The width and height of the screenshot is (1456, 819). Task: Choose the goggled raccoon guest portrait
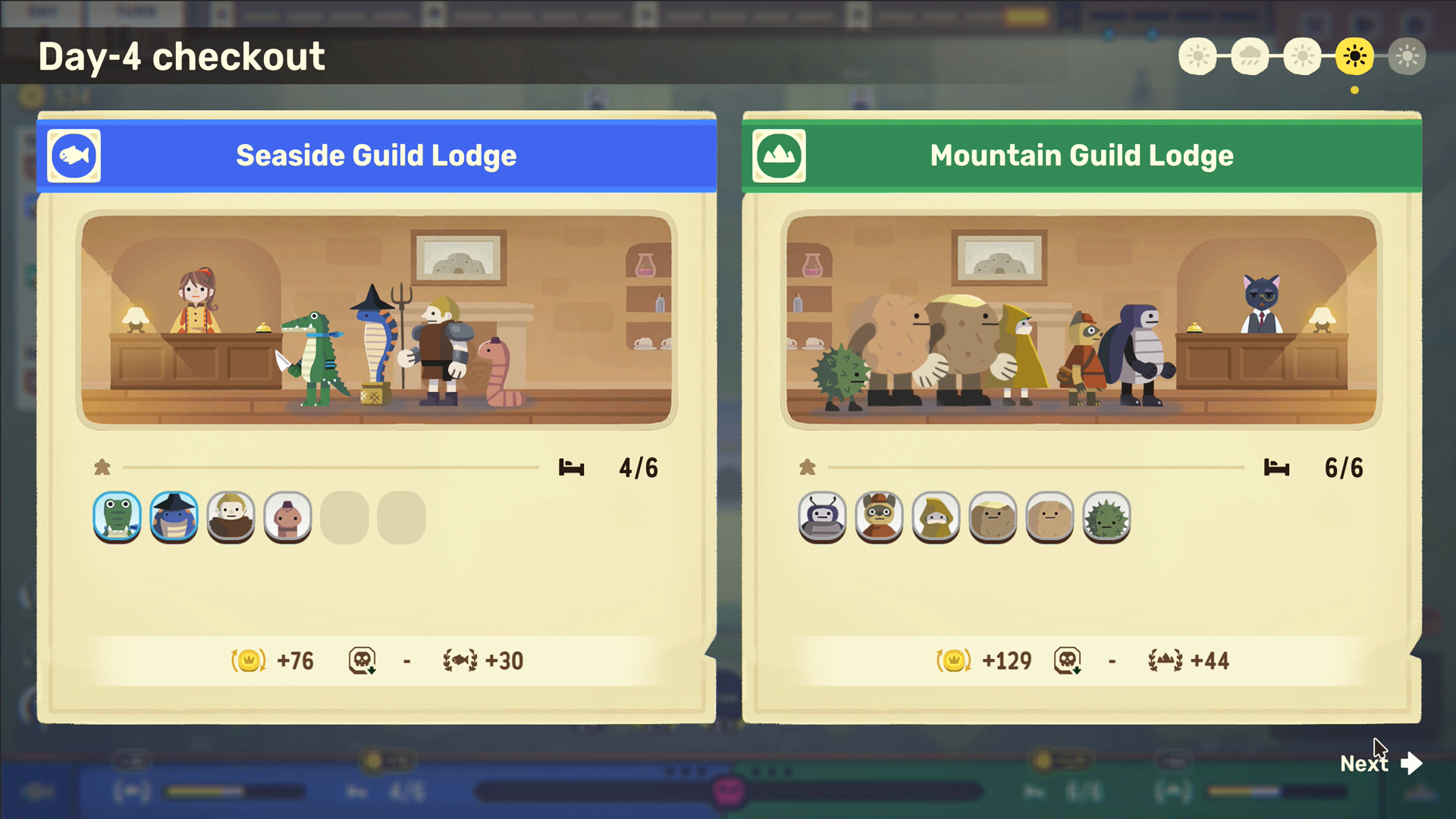(x=879, y=517)
